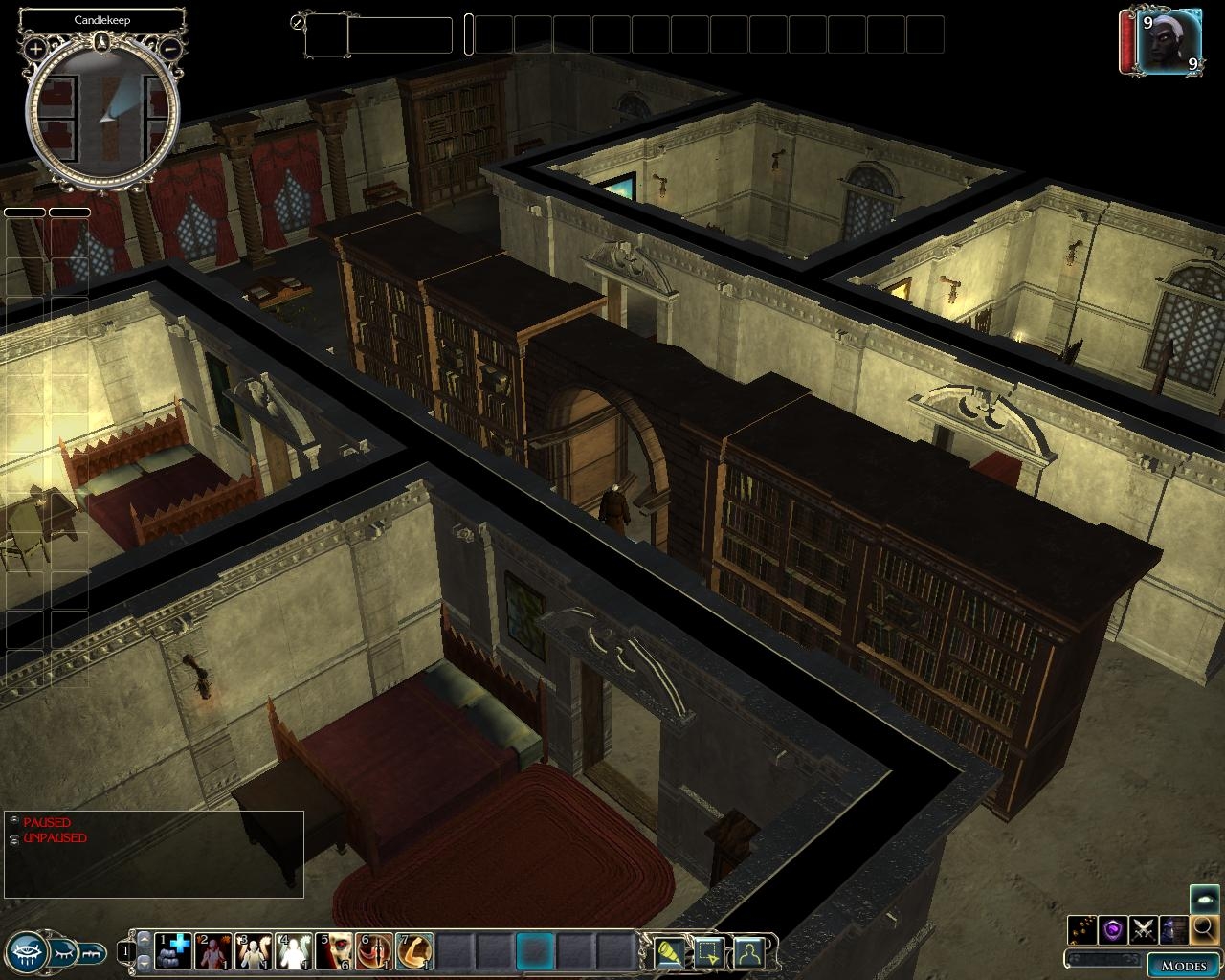Toggle the hooded figure stealth mode

click(x=1173, y=928)
